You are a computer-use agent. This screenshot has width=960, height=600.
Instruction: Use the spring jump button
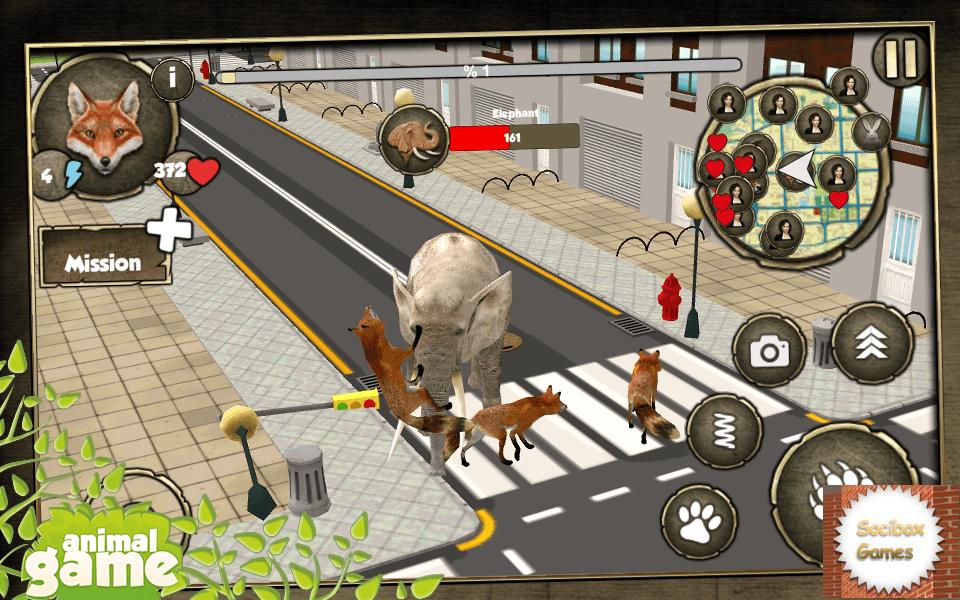click(x=725, y=432)
